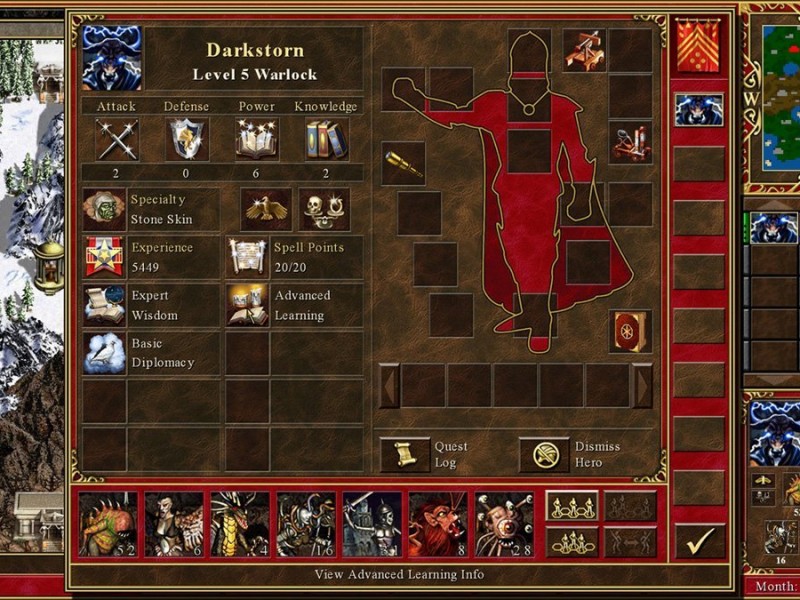800x600 pixels.
Task: View the Stone Skin specialty
Action: pyautogui.click(x=104, y=210)
